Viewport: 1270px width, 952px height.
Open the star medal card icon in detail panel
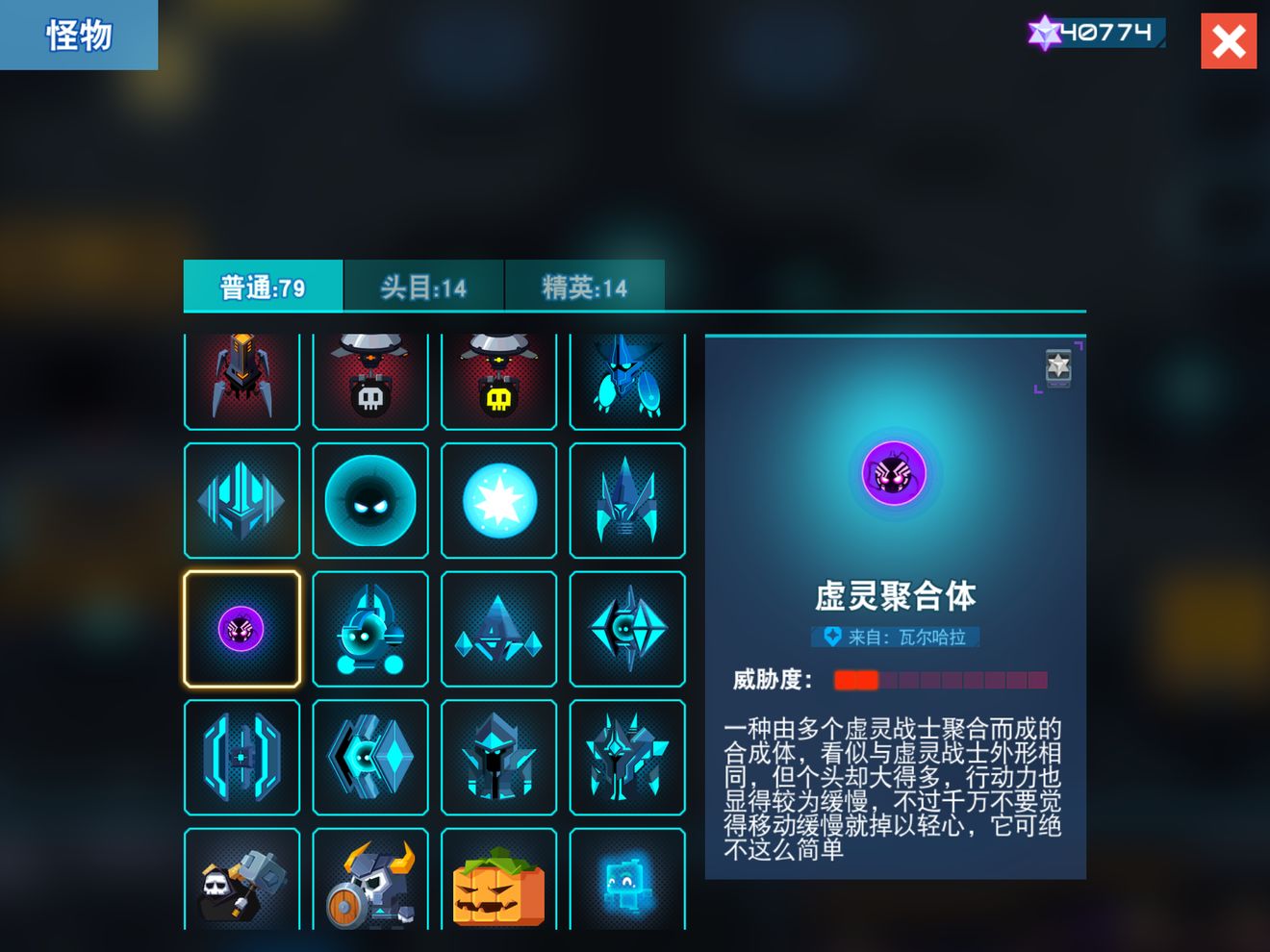tap(1058, 368)
